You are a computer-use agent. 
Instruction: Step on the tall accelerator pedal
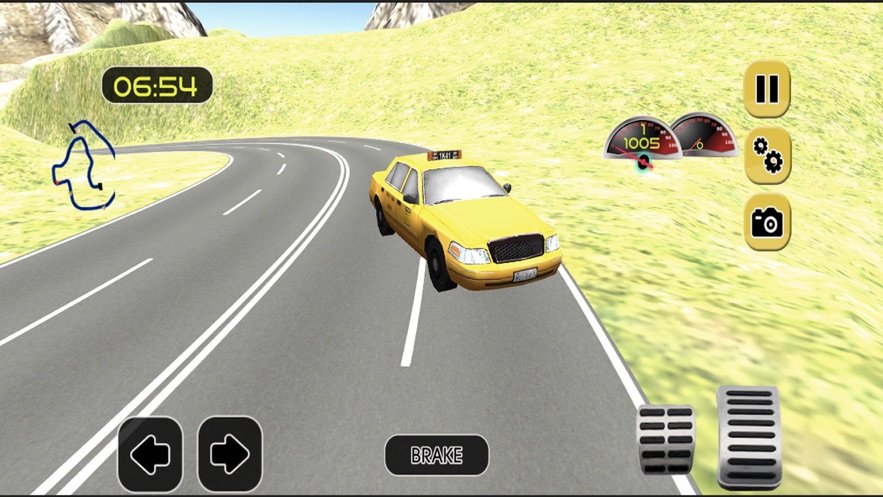click(x=749, y=435)
